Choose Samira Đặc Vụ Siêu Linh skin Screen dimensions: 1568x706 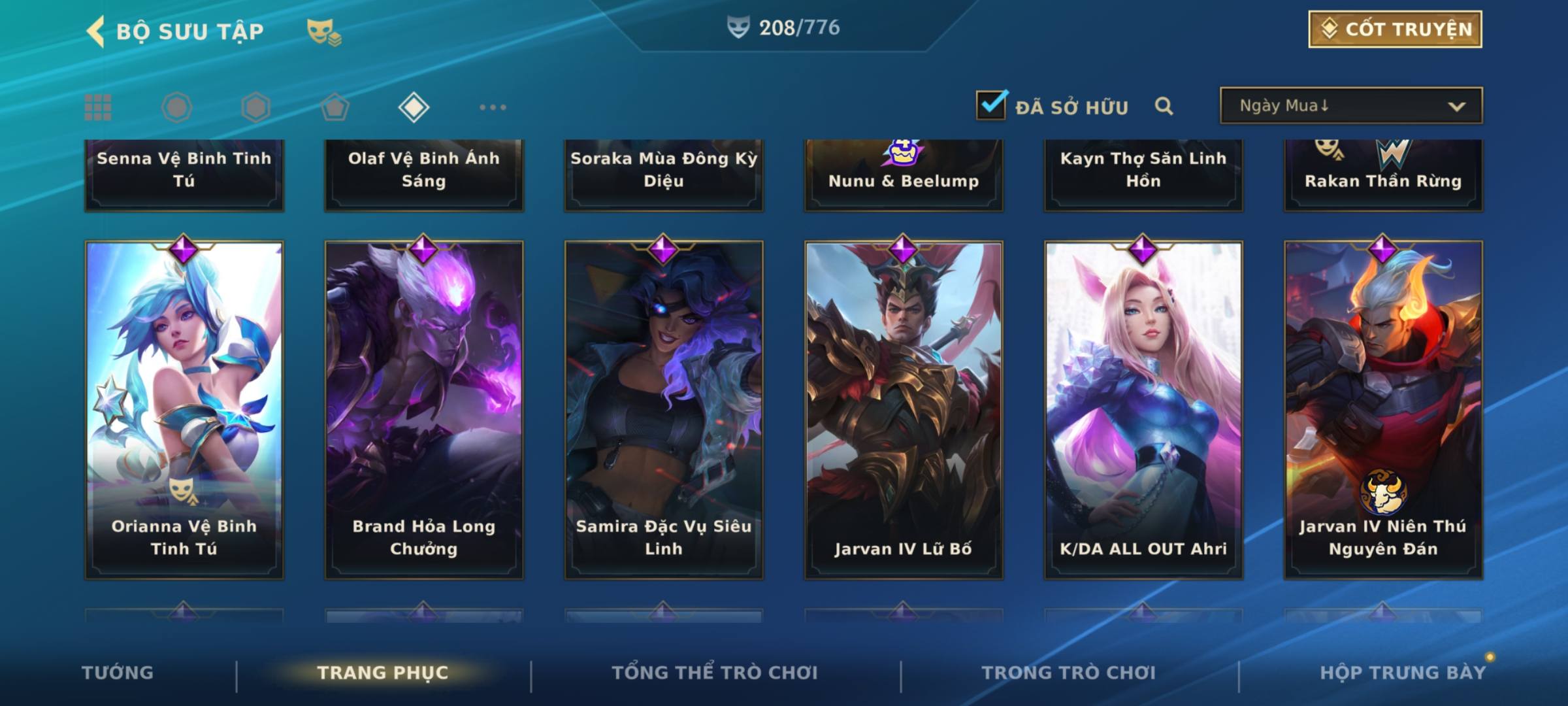[x=664, y=410]
